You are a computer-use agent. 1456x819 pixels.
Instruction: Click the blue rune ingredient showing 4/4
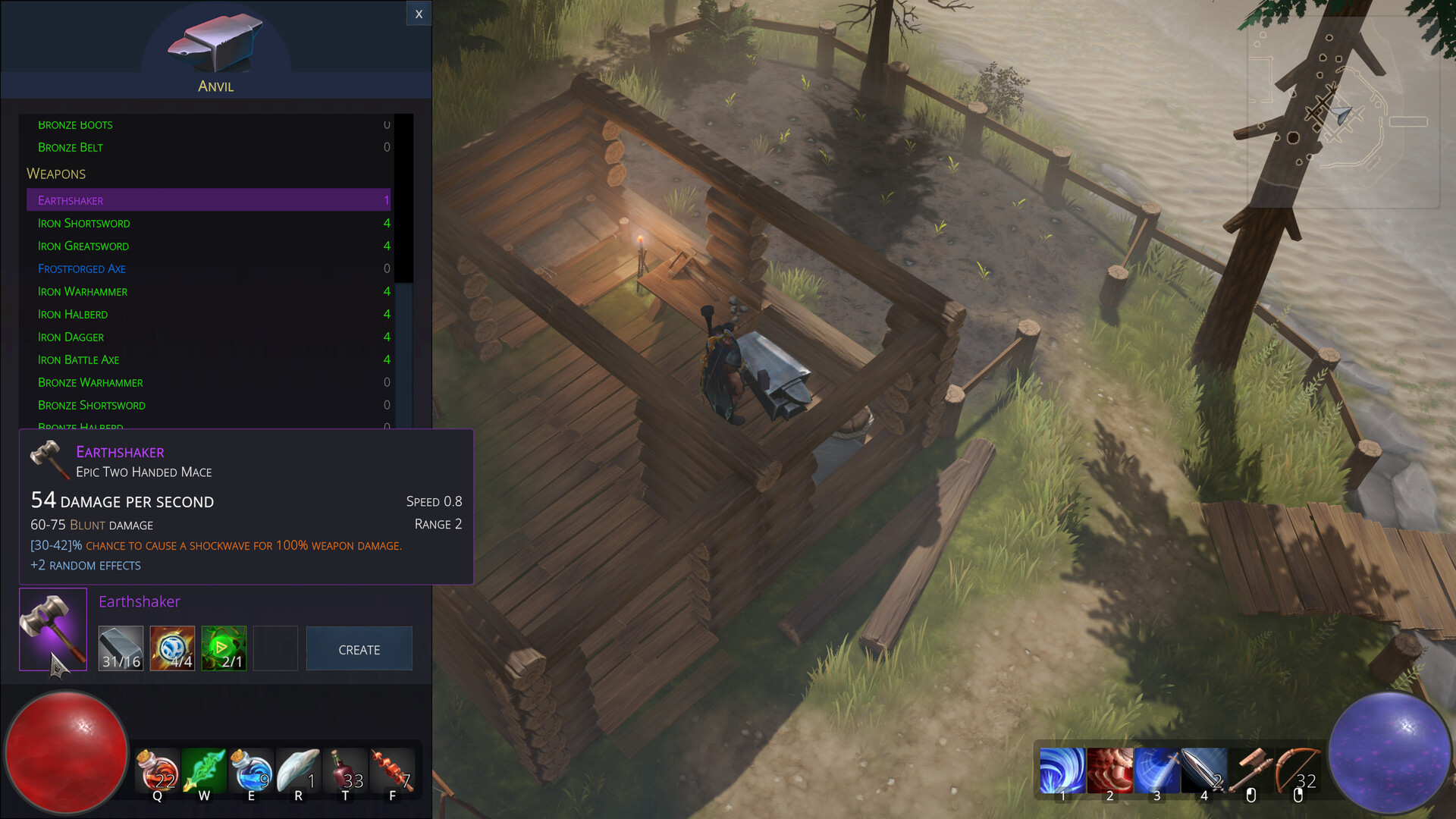[172, 648]
